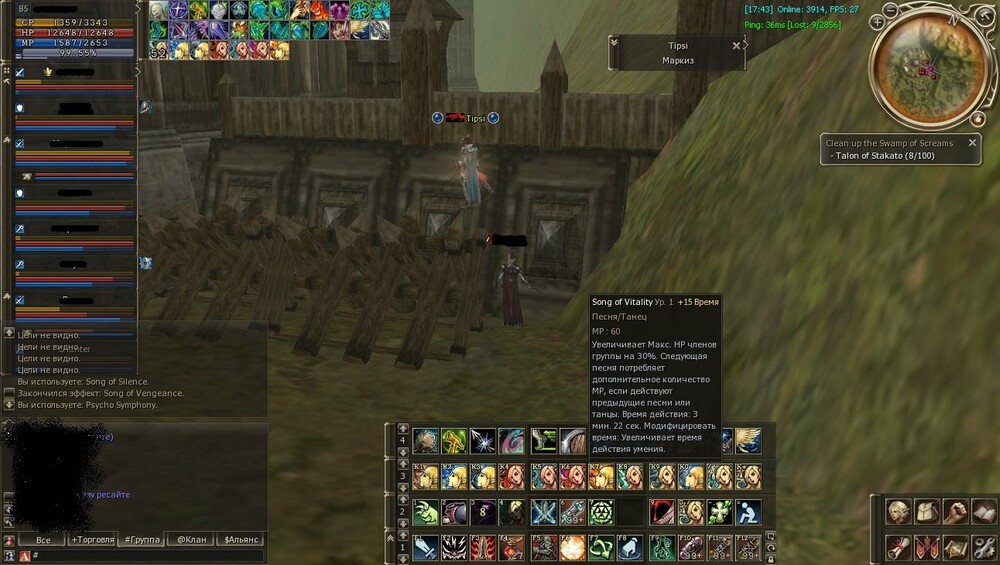This screenshot has height=565, width=1000.
Task: Switch to the $Альянс chat tab
Action: click(x=243, y=540)
